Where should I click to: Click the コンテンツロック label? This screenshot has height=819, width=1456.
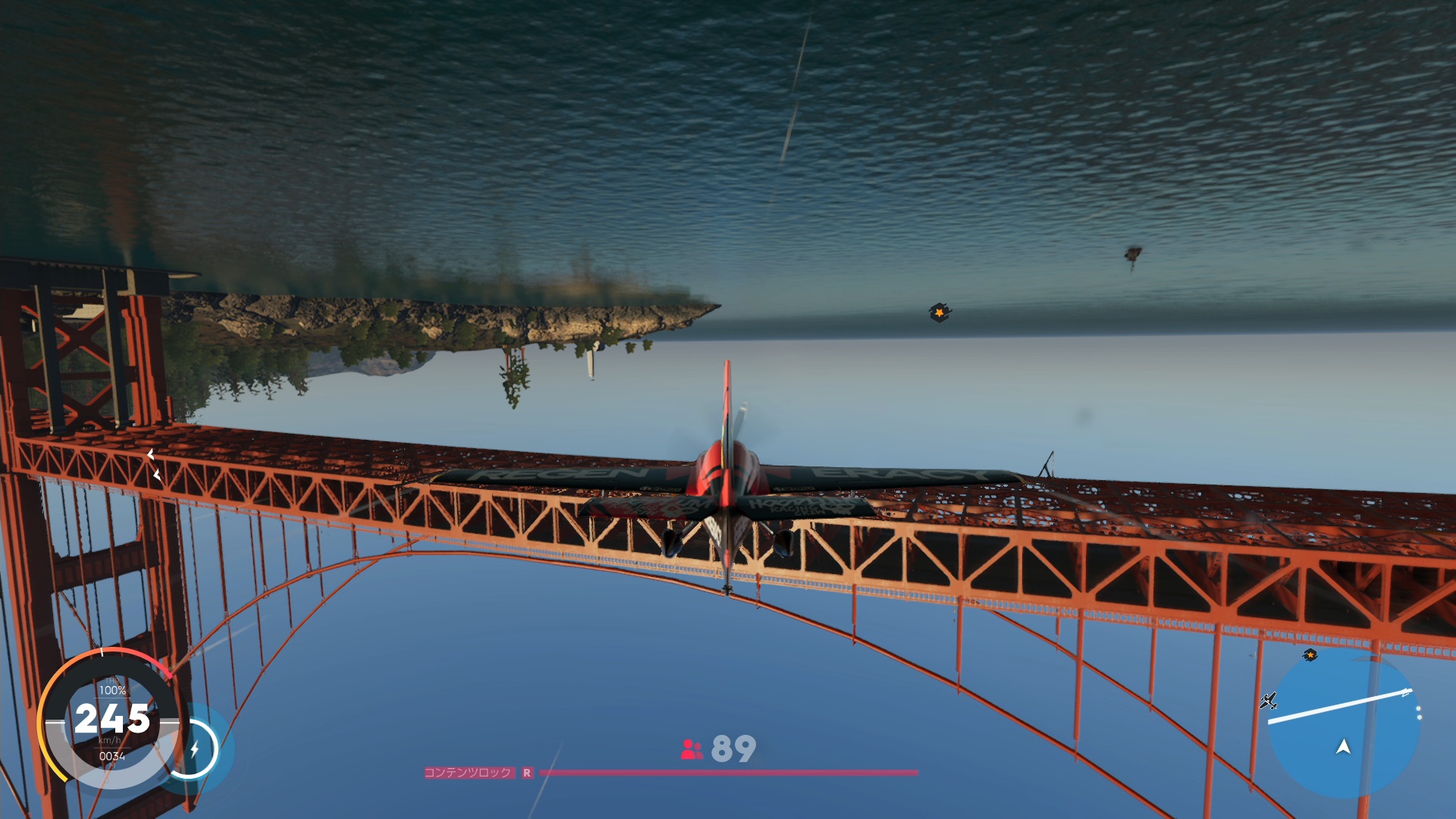point(468,773)
